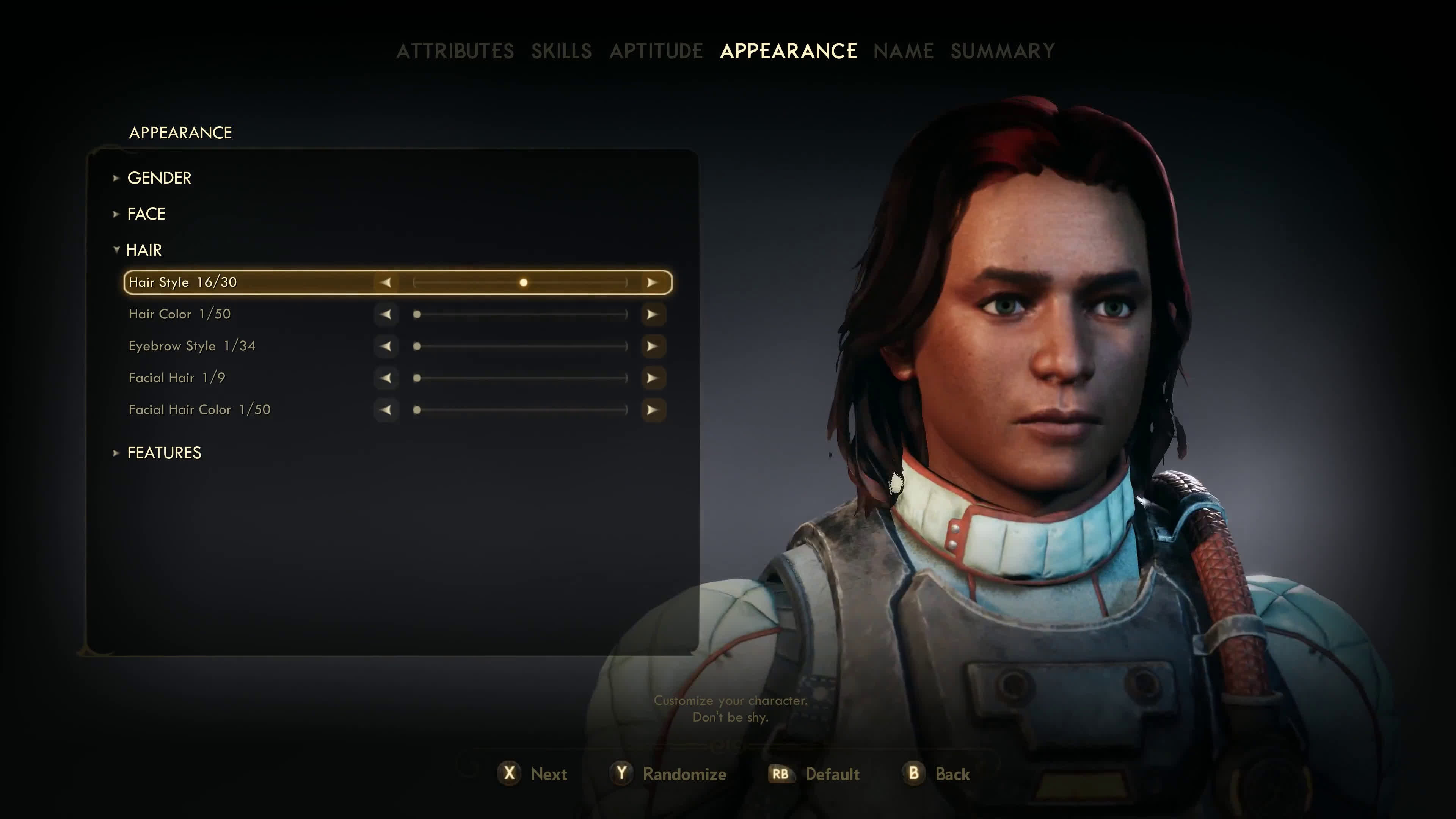Select the Name tab
Viewport: 1456px width, 819px height.
pyautogui.click(x=903, y=52)
